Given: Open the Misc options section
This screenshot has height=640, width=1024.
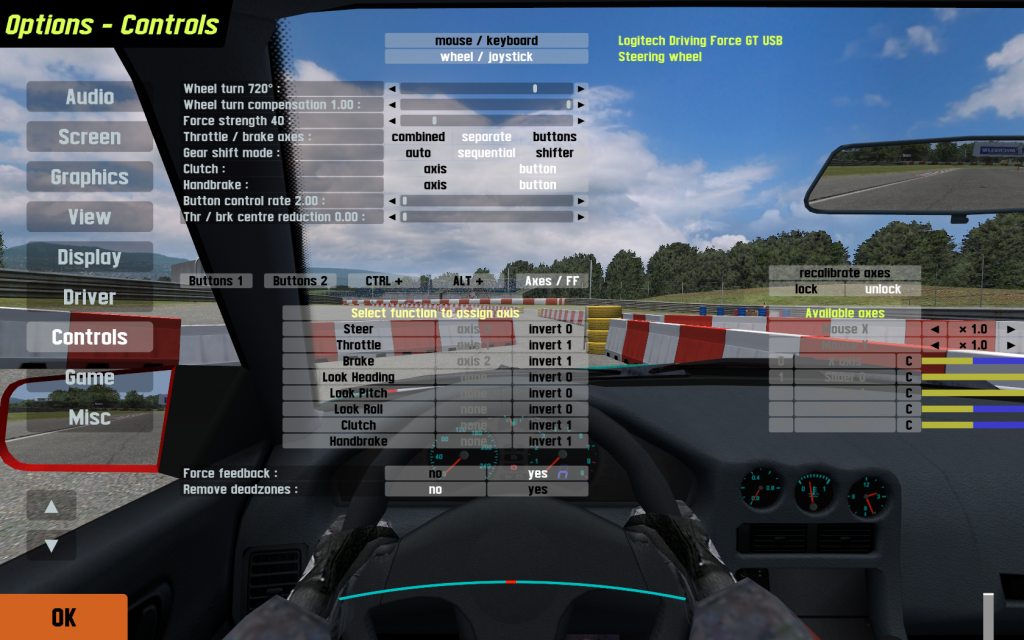Looking at the screenshot, I should click(90, 417).
